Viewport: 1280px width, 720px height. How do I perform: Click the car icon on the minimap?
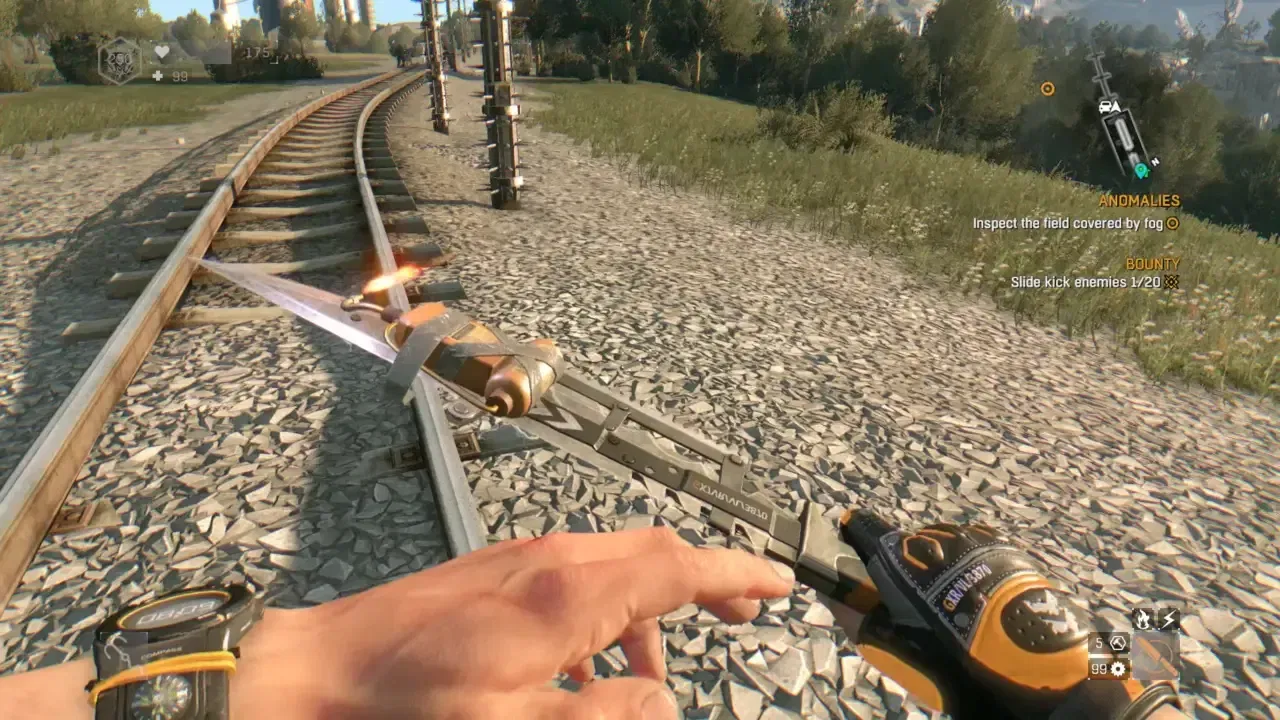pyautogui.click(x=1105, y=107)
